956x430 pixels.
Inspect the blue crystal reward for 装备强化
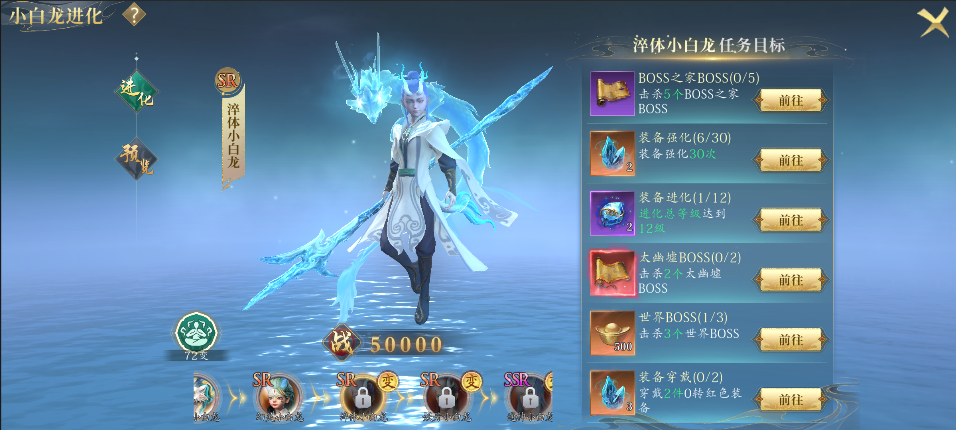click(612, 154)
